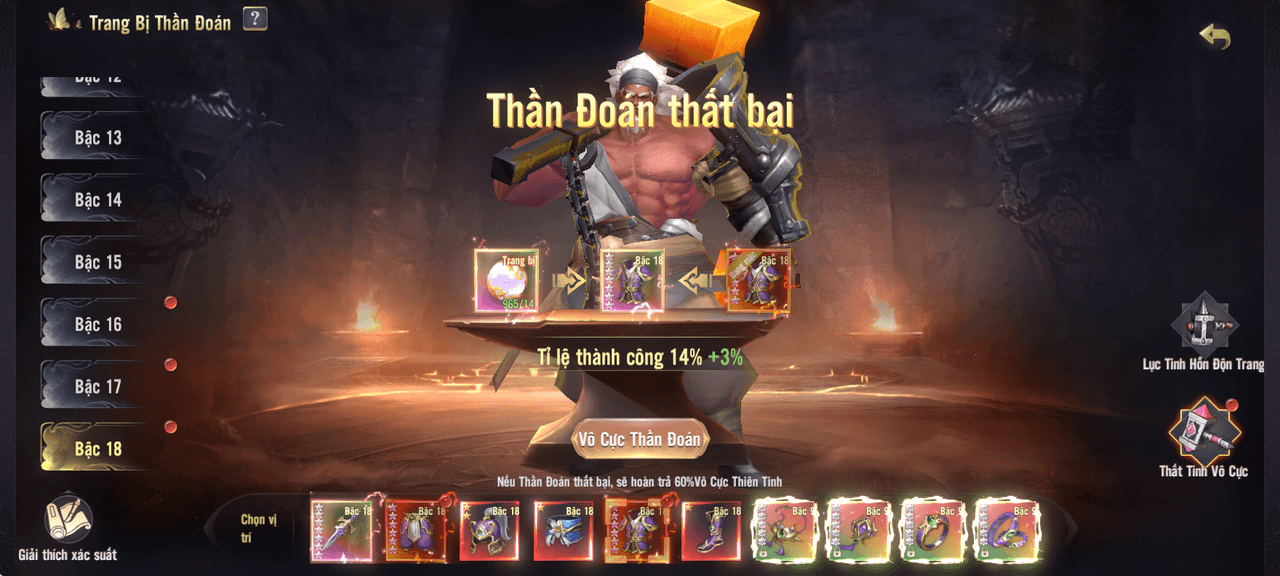Click the Vô Cực Thần Đoán forge button
Image resolution: width=1280 pixels, height=576 pixels.
640,439
